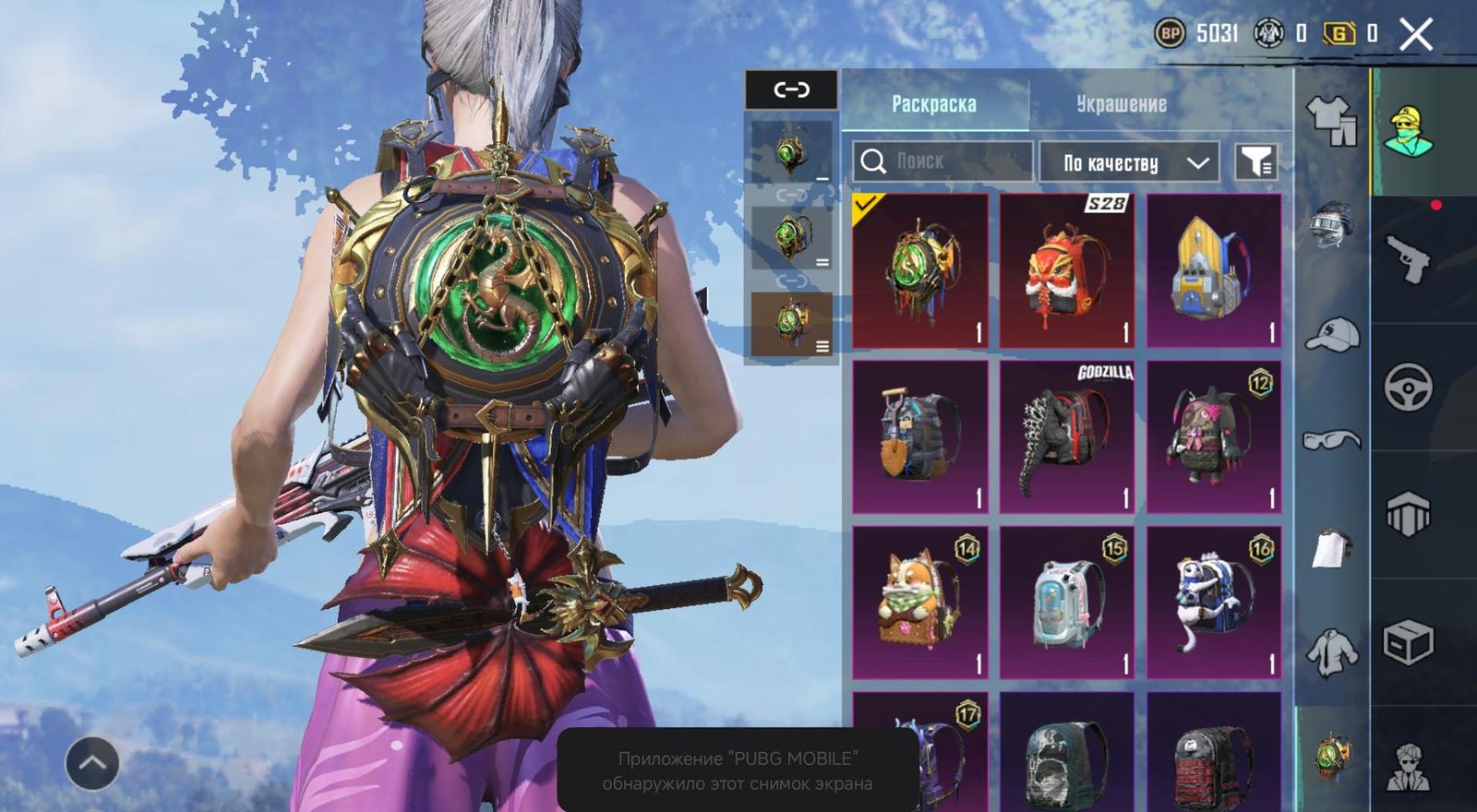Screen dimensions: 1477x812
Task: Close the inventory with the X button
Action: click(1415, 35)
